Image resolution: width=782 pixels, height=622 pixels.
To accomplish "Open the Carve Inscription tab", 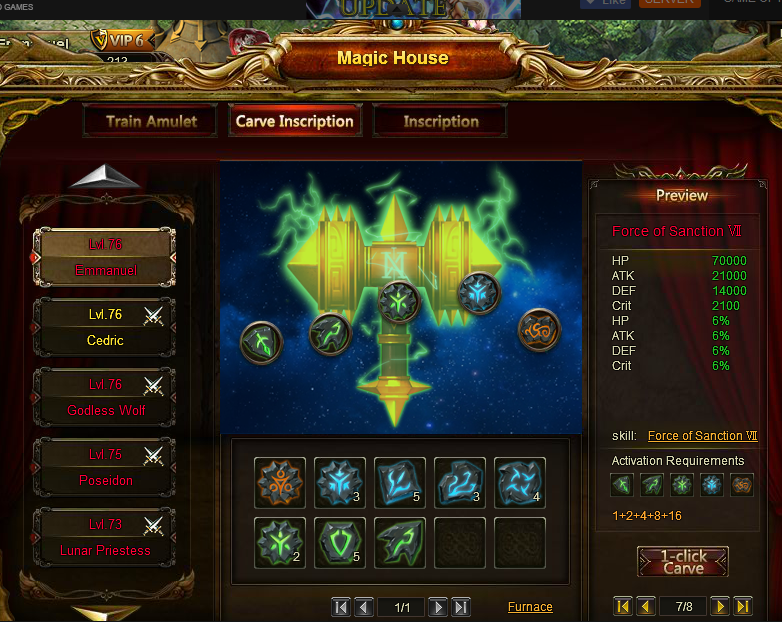I will (294, 122).
